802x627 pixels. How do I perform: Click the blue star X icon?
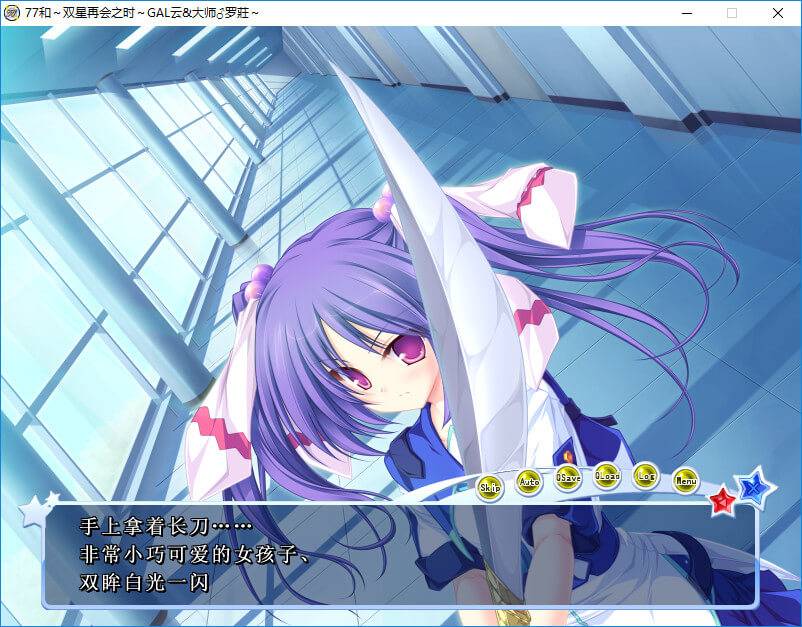click(x=755, y=488)
